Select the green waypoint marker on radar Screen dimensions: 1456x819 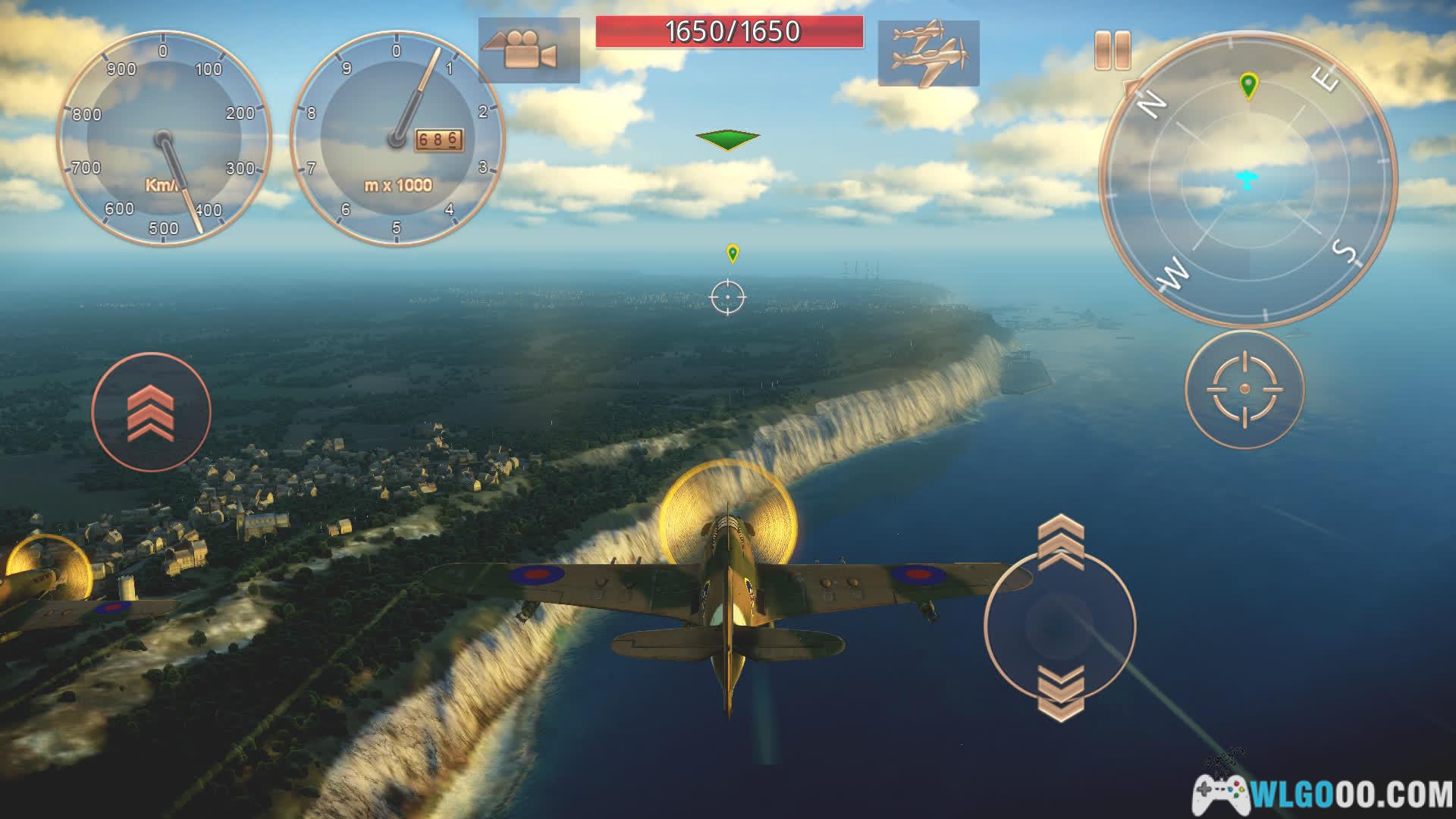(x=1248, y=86)
